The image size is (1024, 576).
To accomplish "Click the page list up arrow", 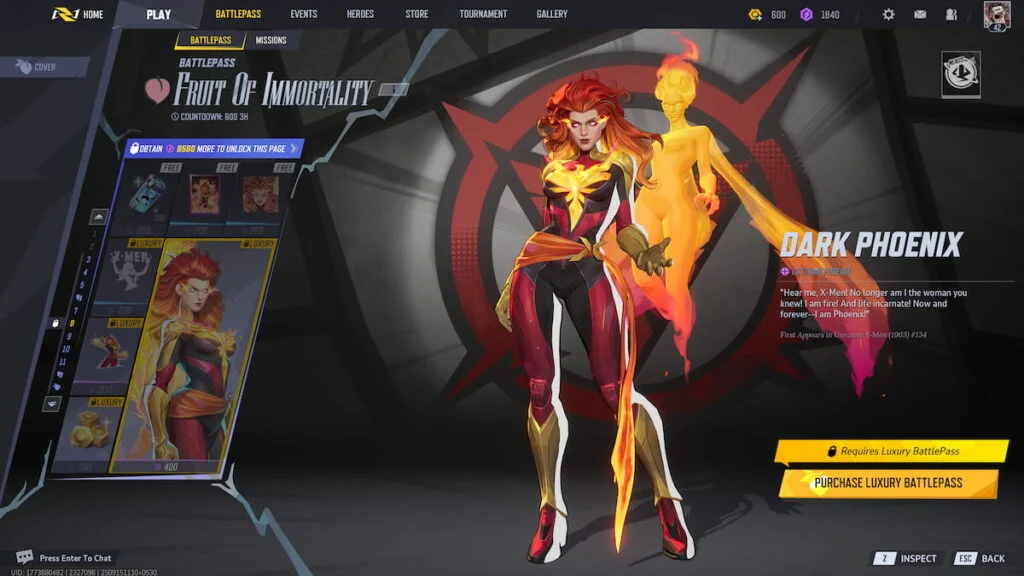I will (99, 216).
